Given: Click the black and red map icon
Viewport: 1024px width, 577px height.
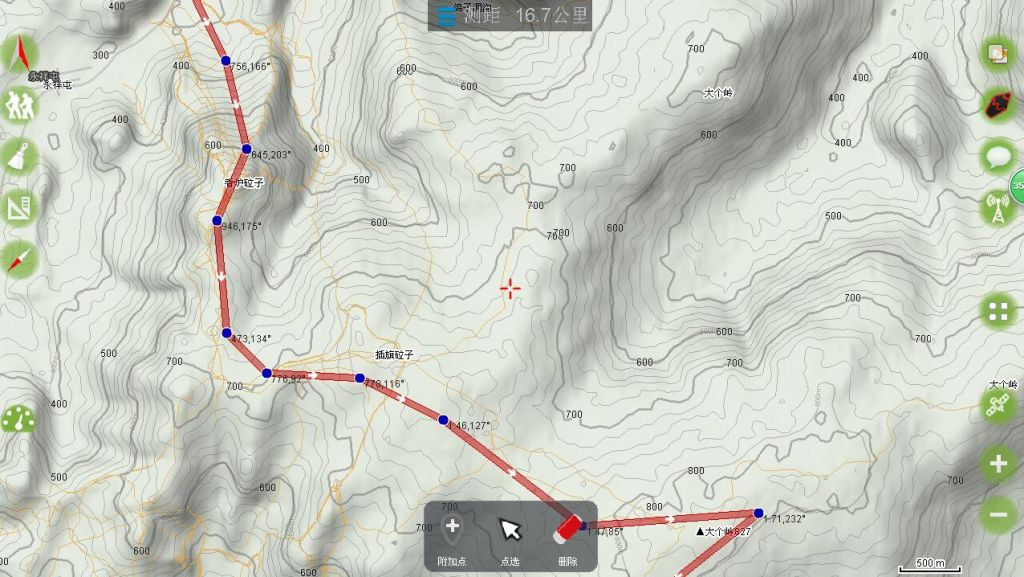Looking at the screenshot, I should 998,104.
